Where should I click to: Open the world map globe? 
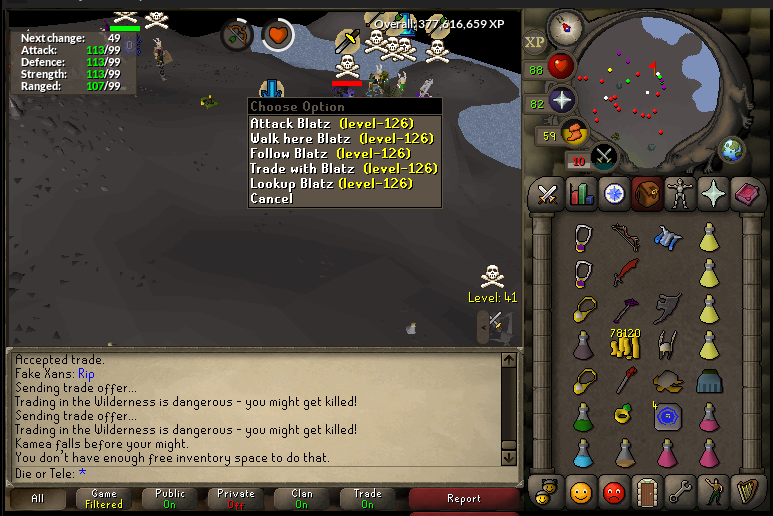pyautogui.click(x=732, y=150)
